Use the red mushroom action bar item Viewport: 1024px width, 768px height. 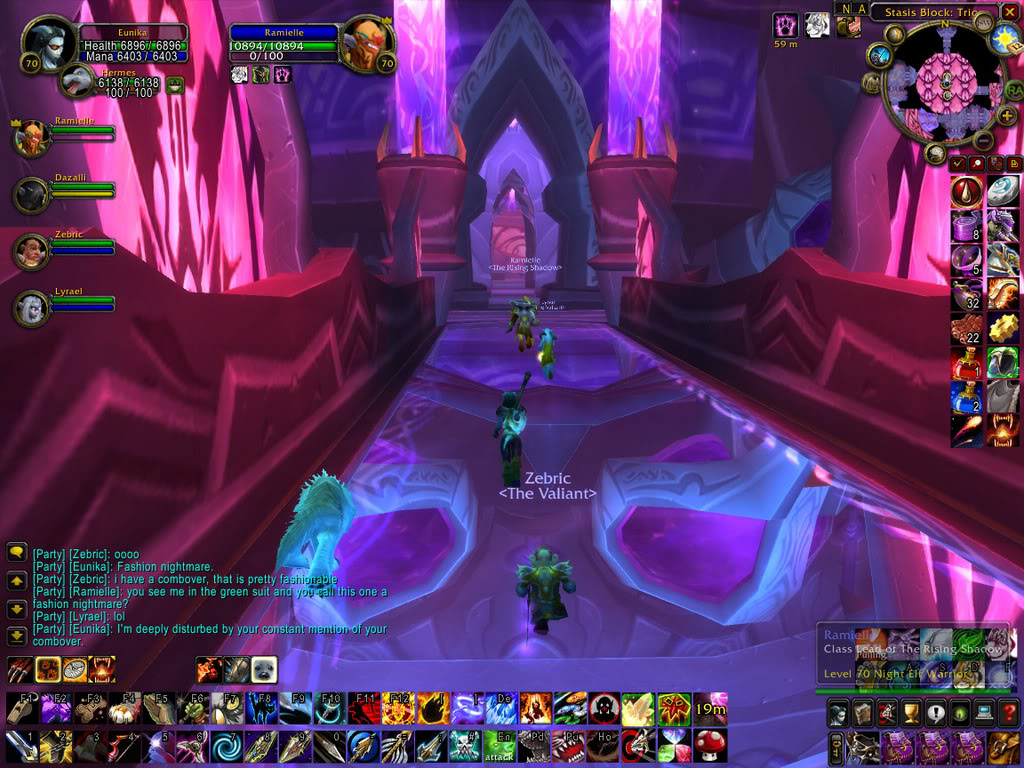tap(709, 745)
